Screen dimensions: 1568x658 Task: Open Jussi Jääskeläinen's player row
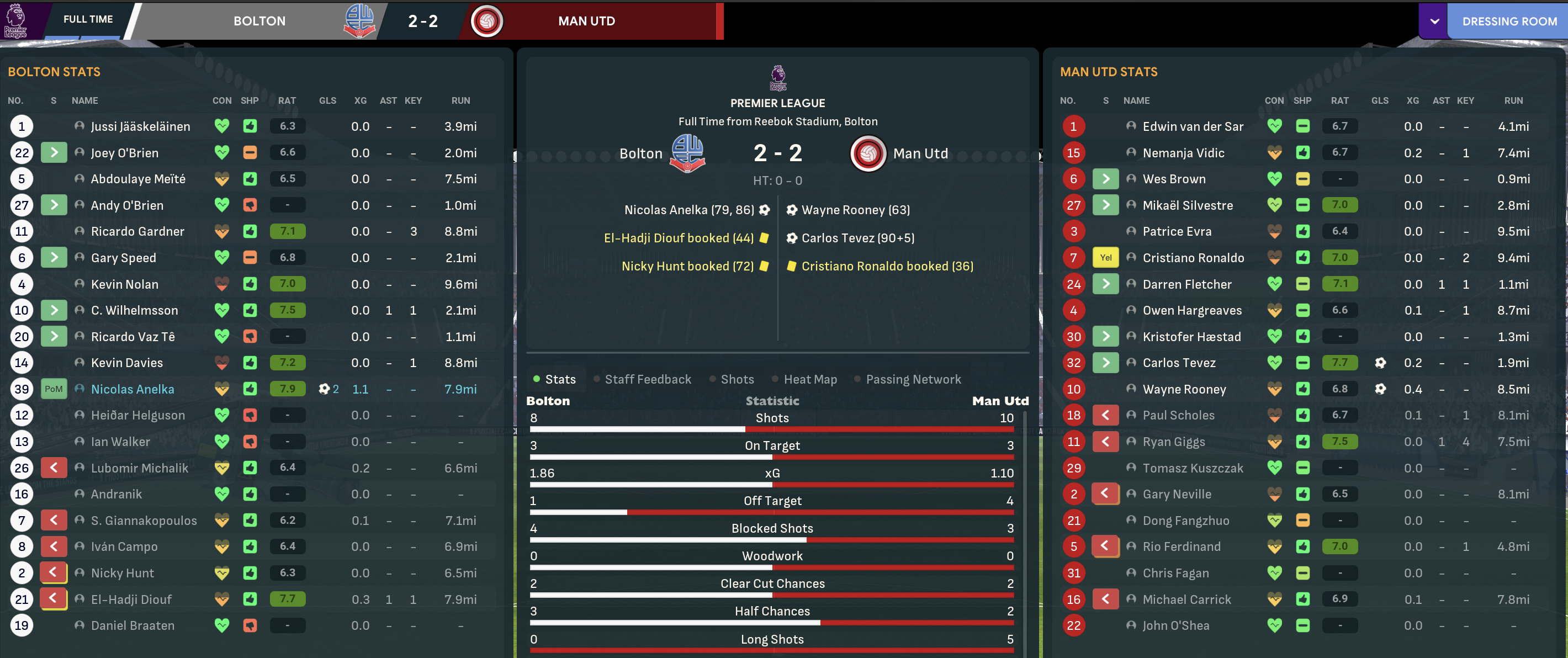point(140,126)
